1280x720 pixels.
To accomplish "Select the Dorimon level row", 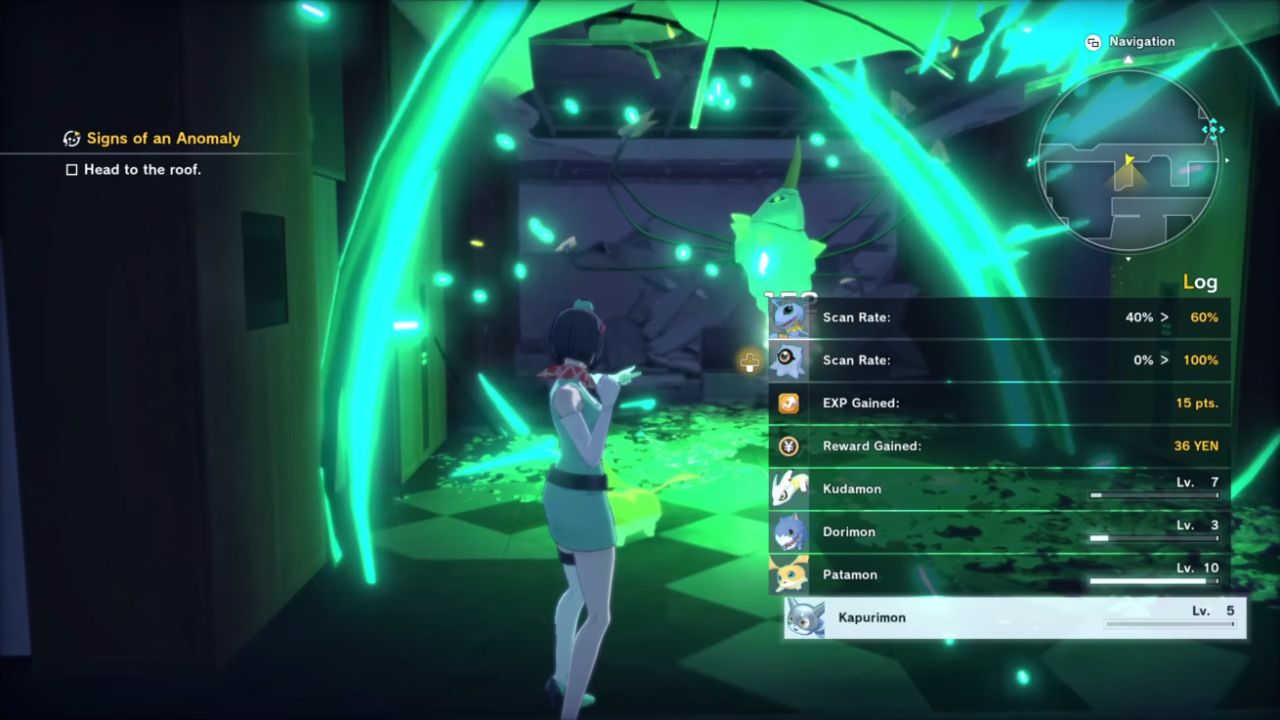I will point(999,532).
